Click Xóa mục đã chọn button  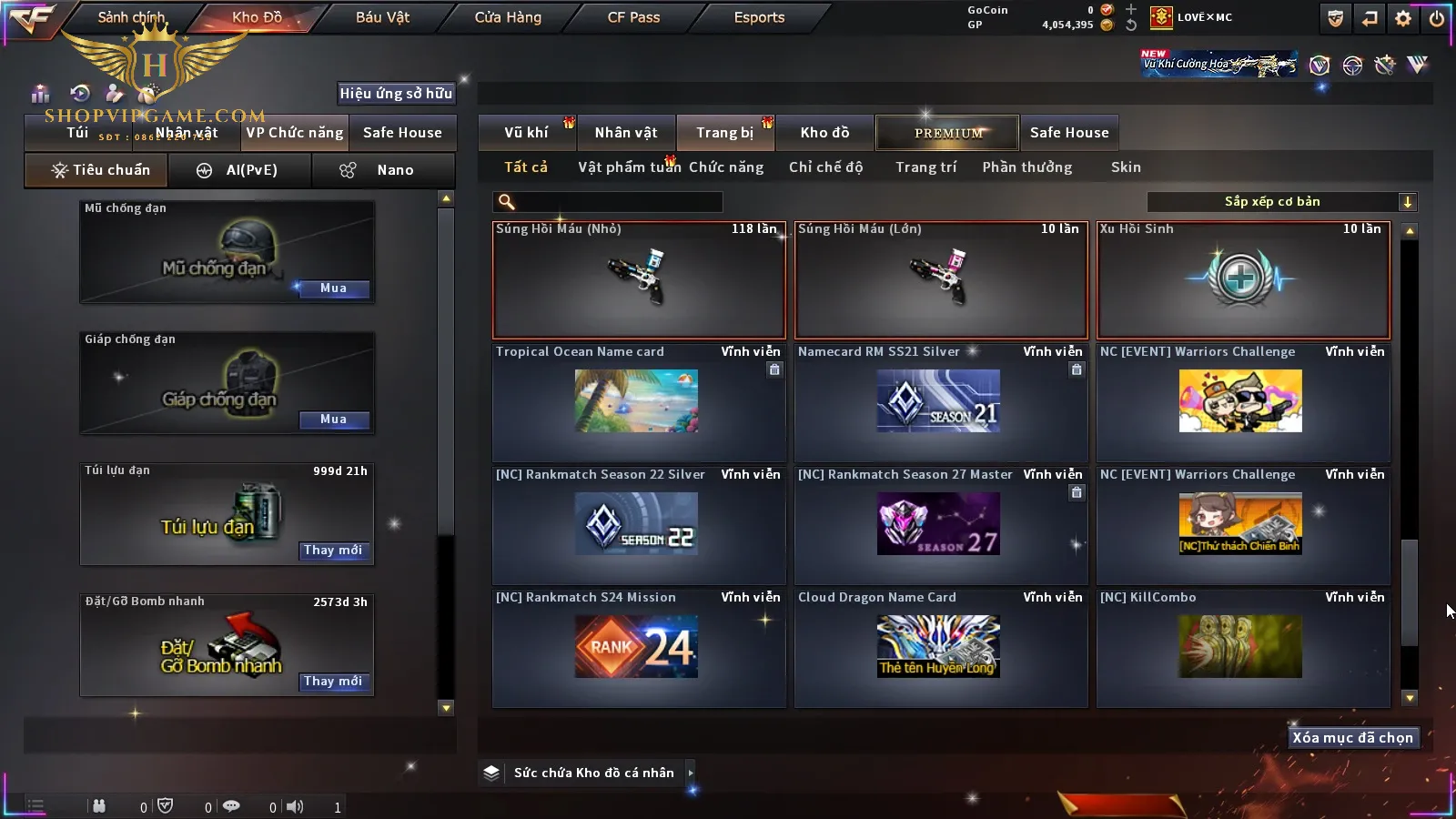point(1352,738)
